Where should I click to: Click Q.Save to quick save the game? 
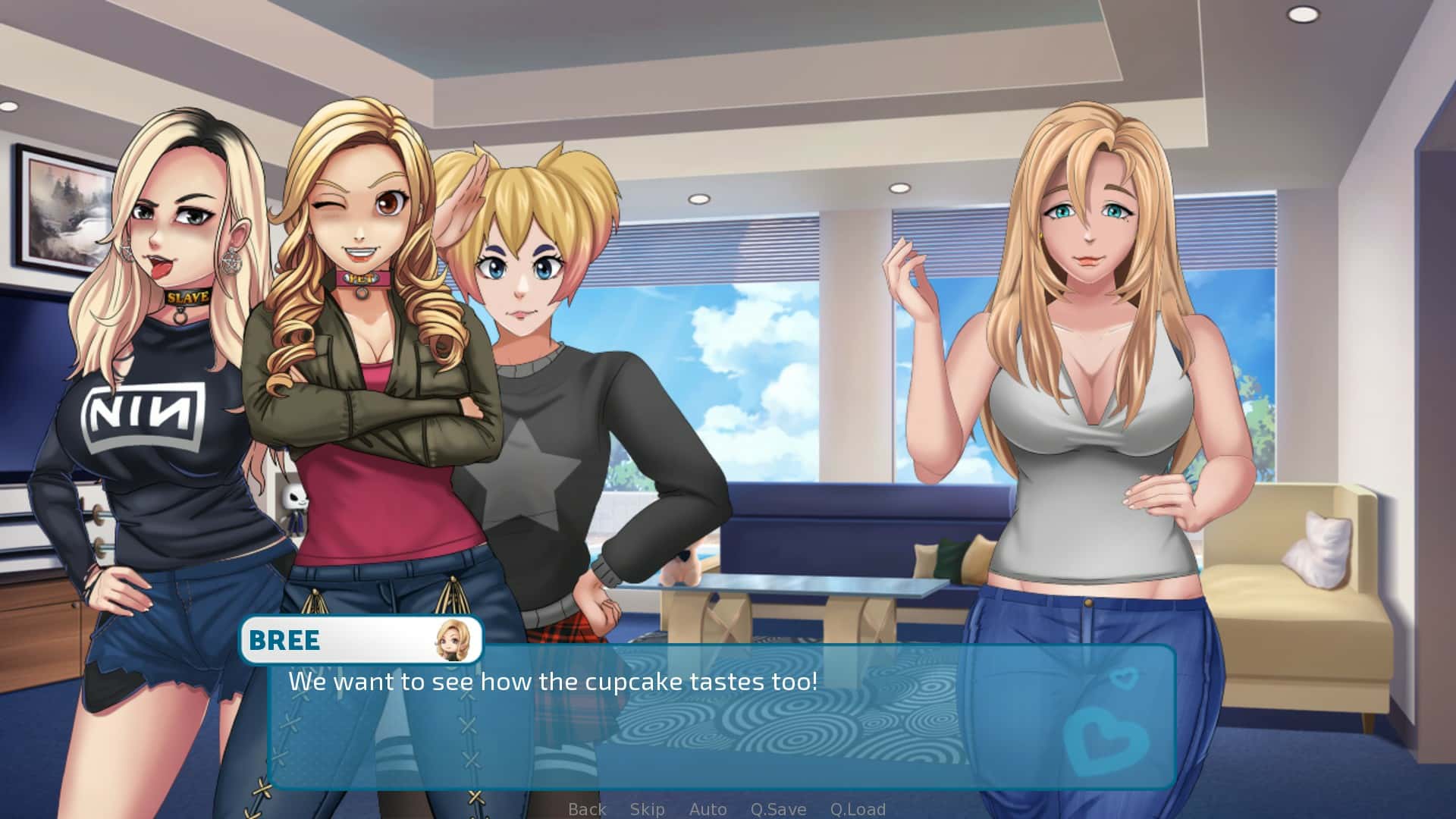point(778,809)
